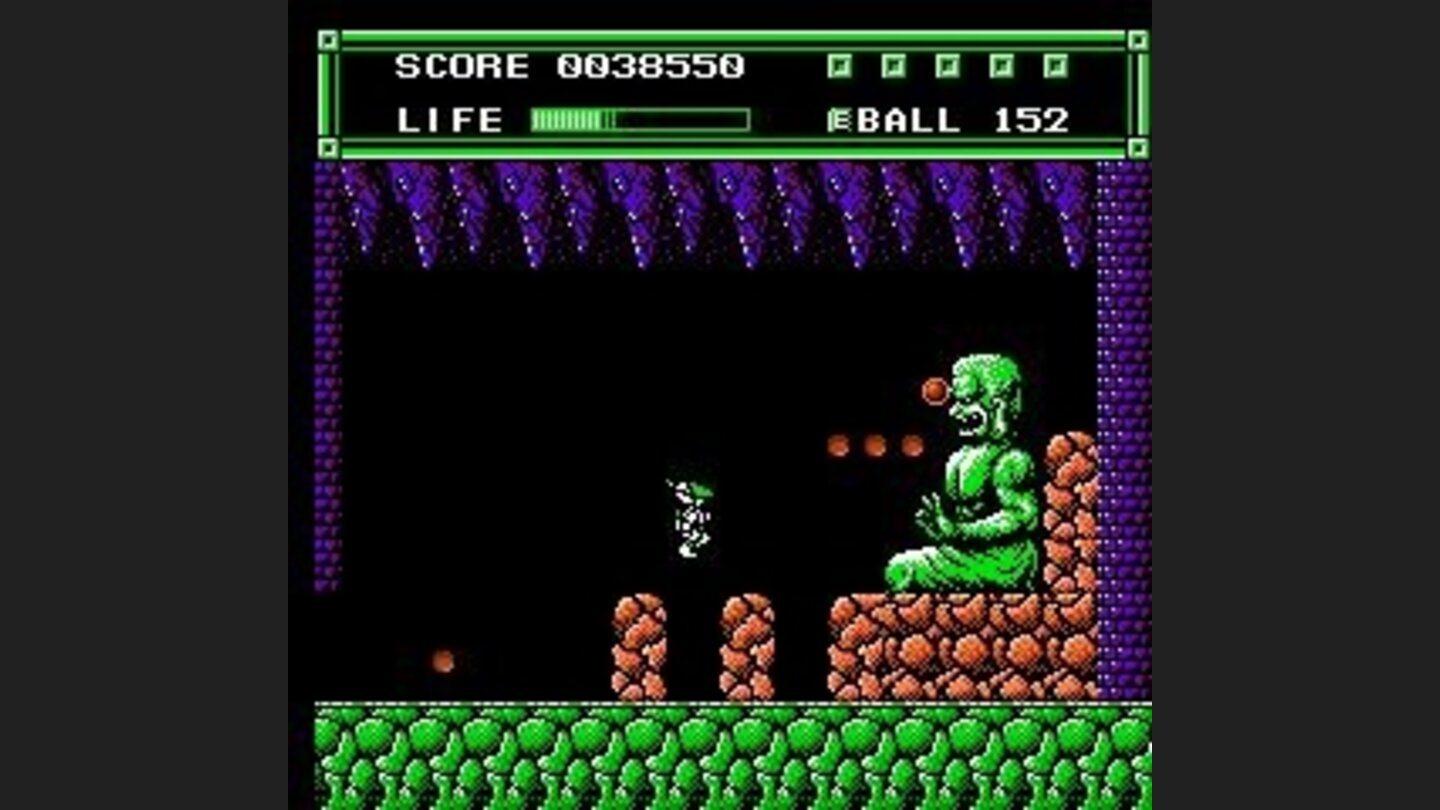The height and width of the screenshot is (810, 1440).
Task: Click the SCORE label in the top bar
Action: tap(460, 66)
